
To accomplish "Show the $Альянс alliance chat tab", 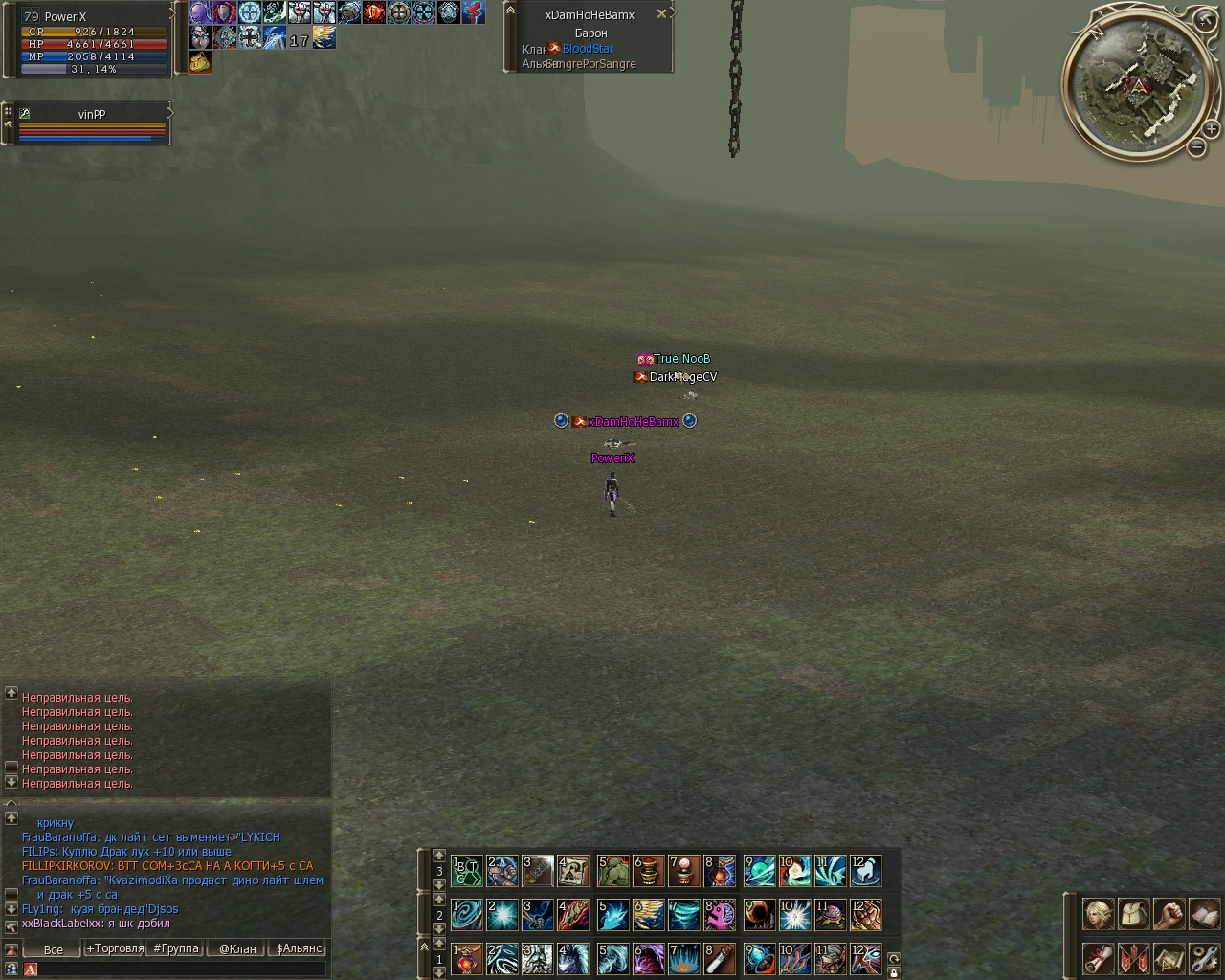I will pyautogui.click(x=299, y=948).
